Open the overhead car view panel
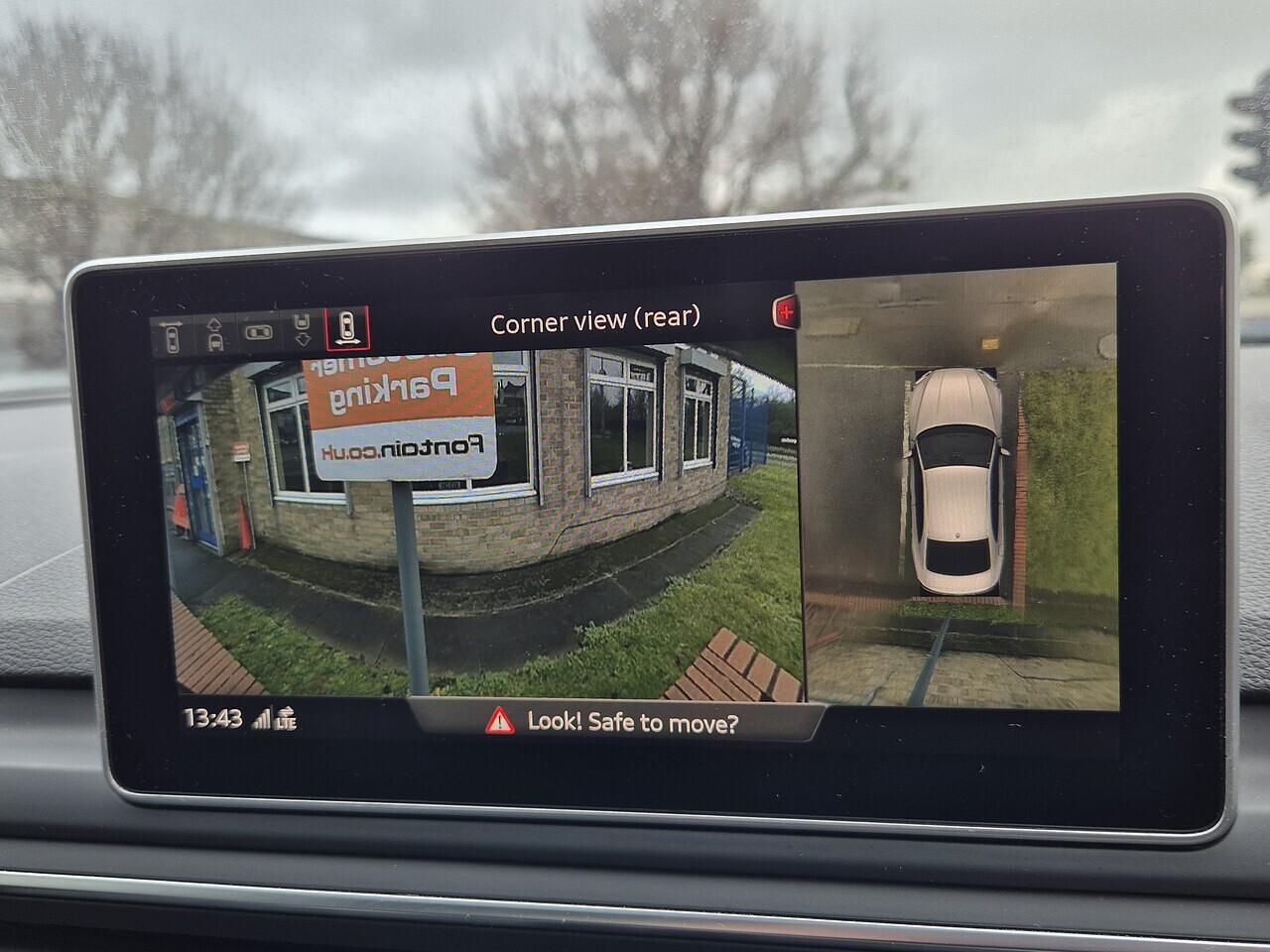Screen dimensions: 1270x952 (x=959, y=486)
